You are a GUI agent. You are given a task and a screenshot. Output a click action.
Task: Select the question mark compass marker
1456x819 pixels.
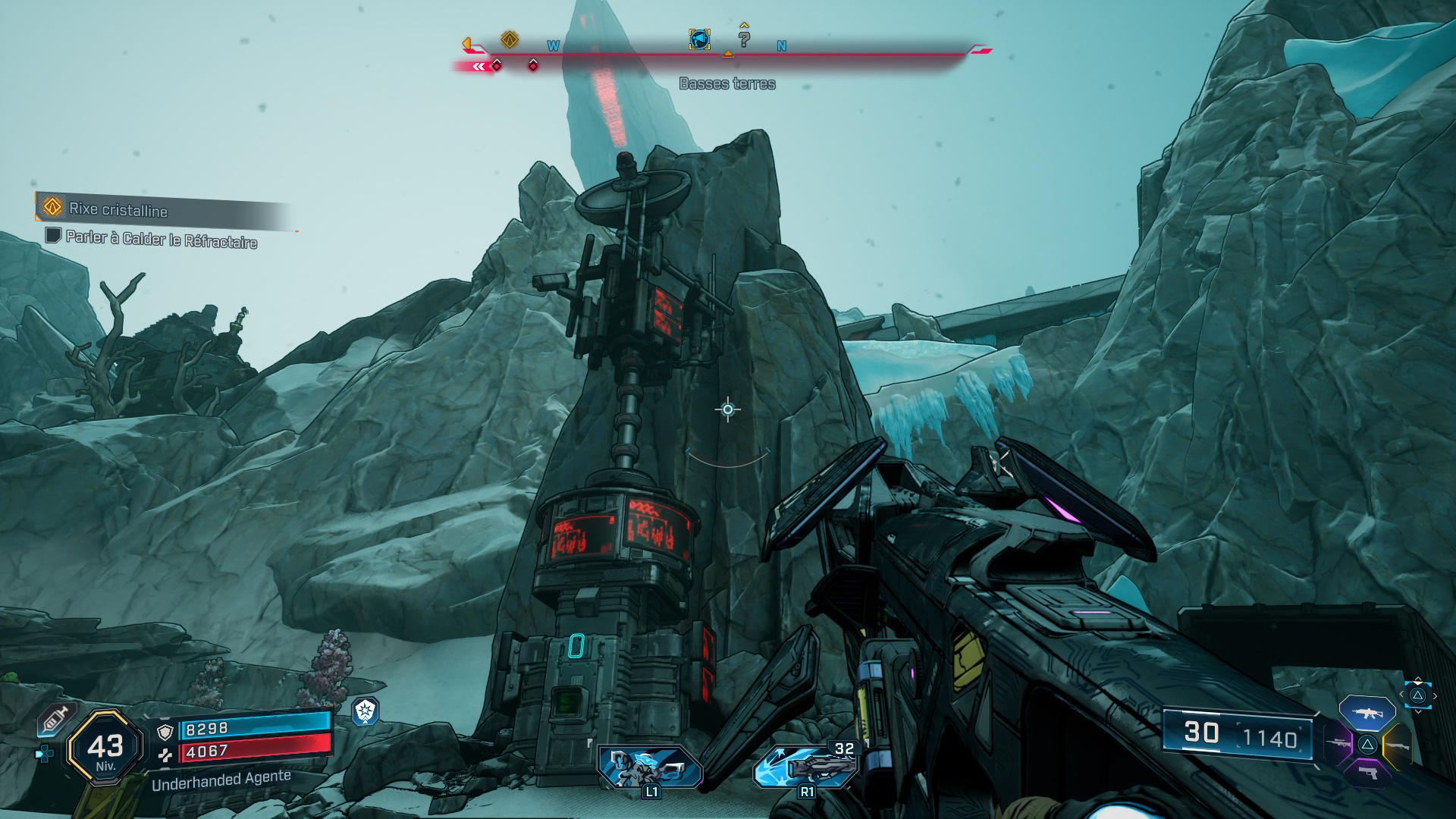[x=744, y=39]
